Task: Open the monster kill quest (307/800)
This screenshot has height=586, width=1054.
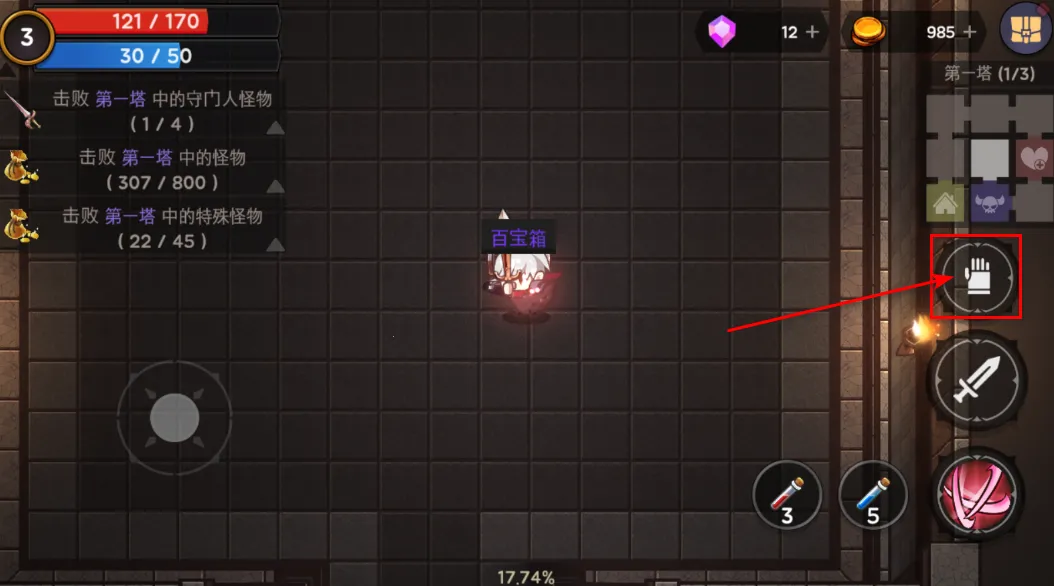Action: tap(162, 170)
